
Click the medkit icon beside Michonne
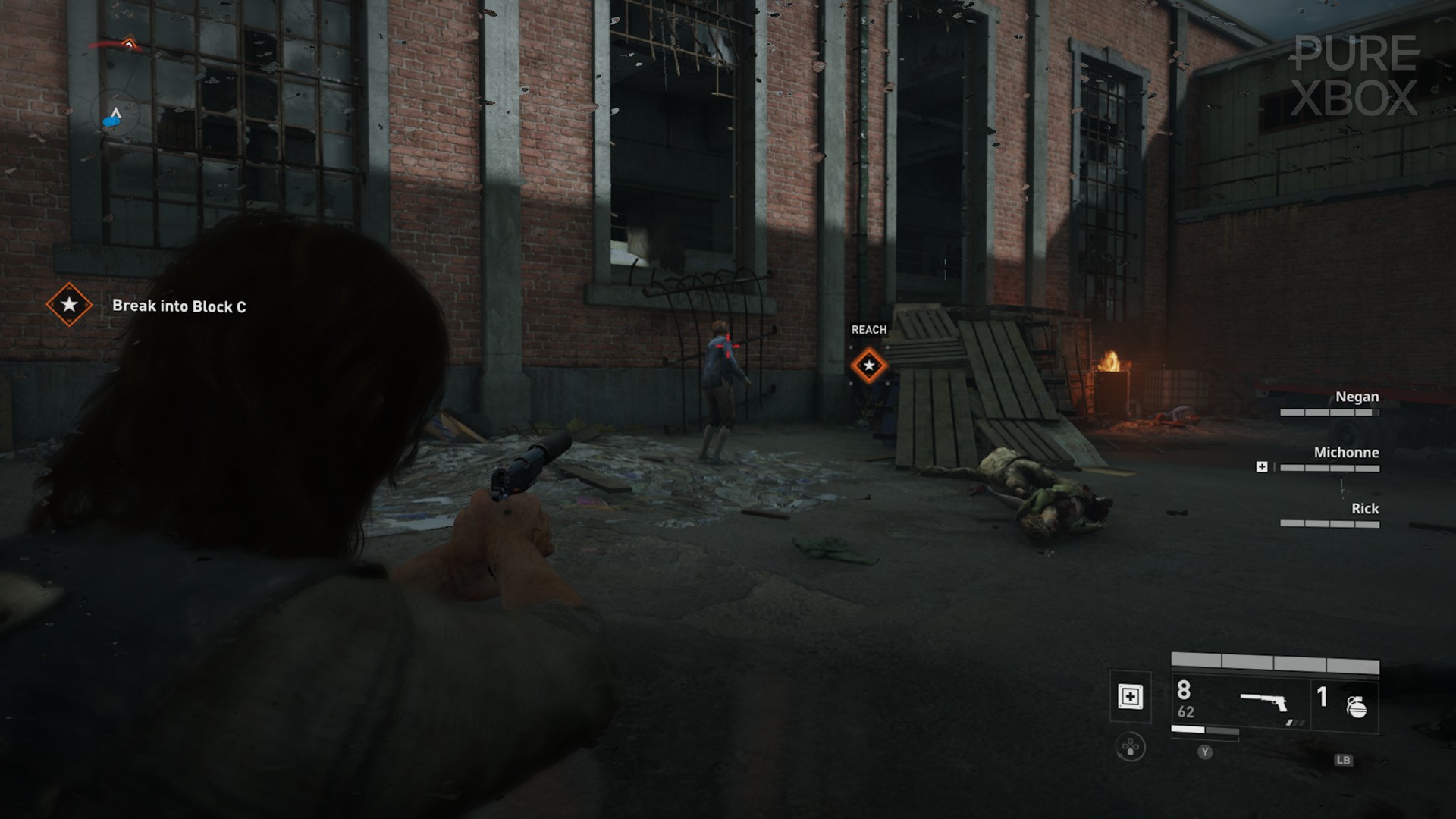[1262, 467]
